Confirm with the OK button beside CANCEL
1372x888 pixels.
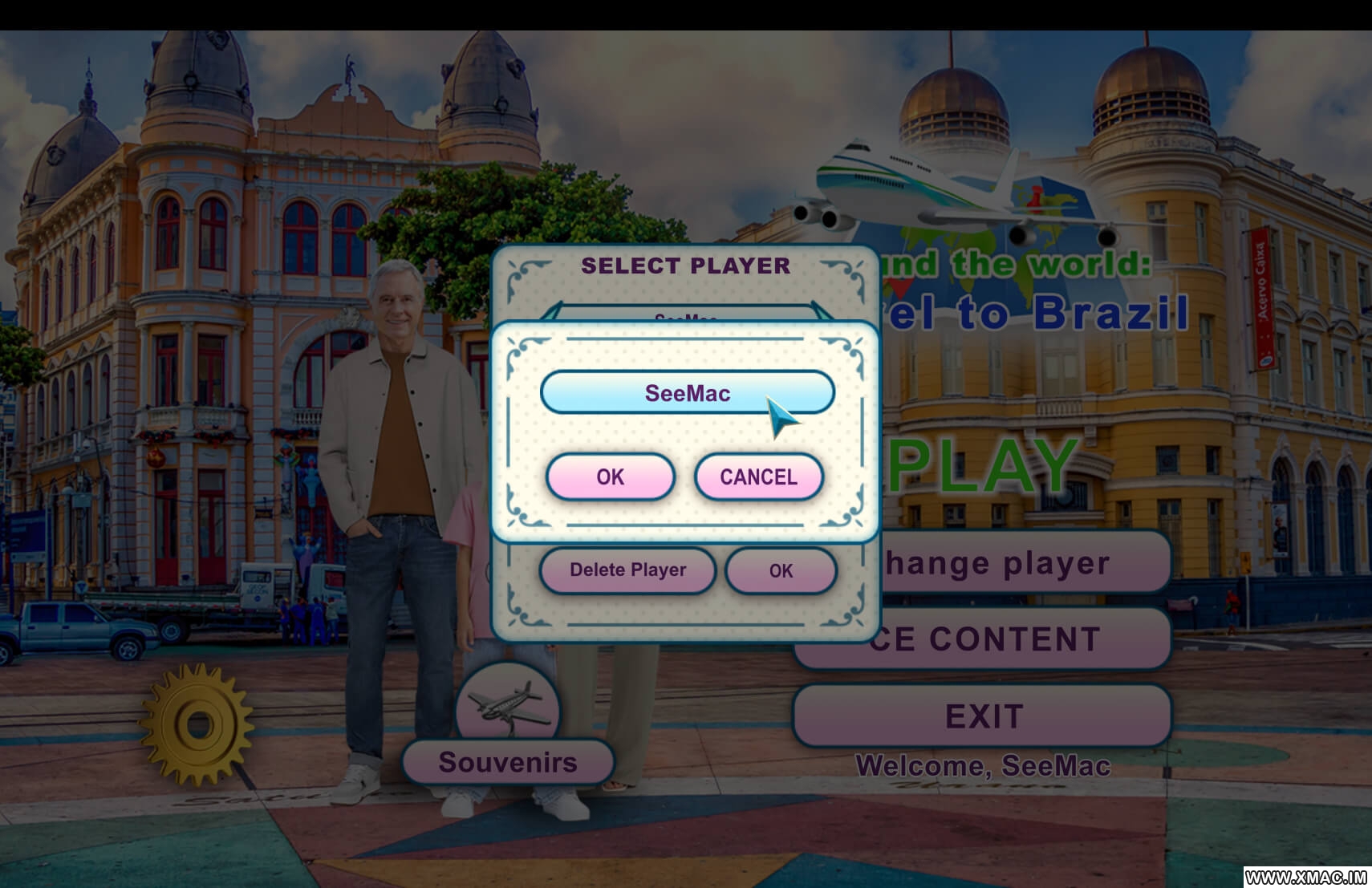(610, 477)
